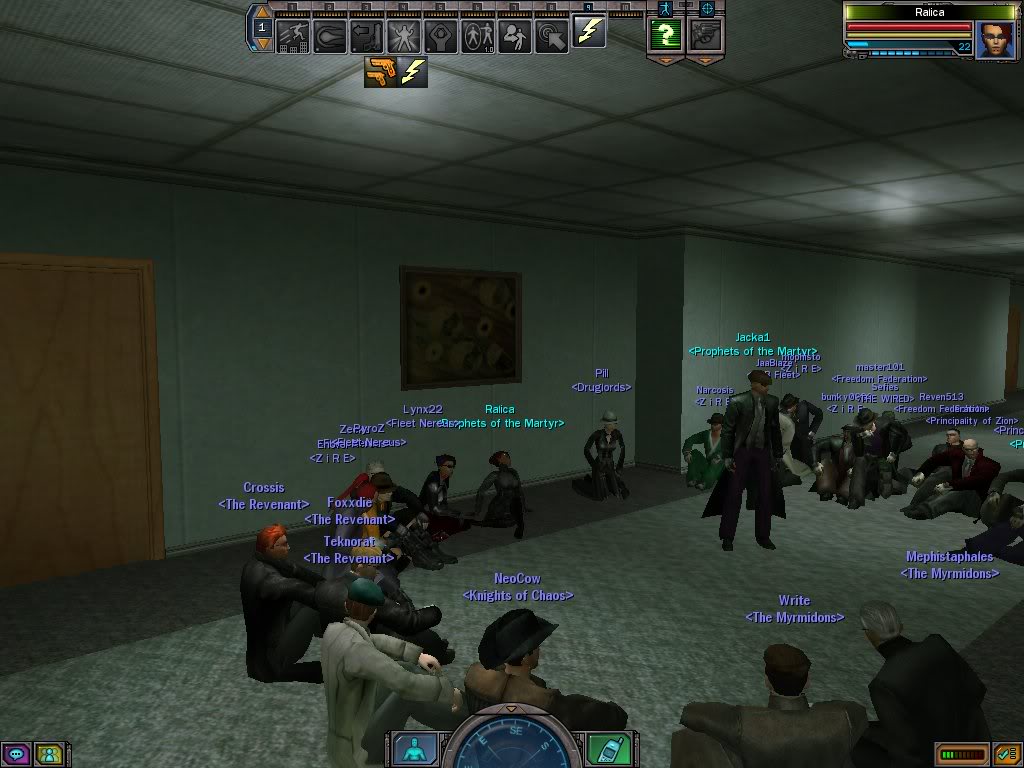Open the team members panel
This screenshot has width=1024, height=768.
pyautogui.click(x=48, y=753)
